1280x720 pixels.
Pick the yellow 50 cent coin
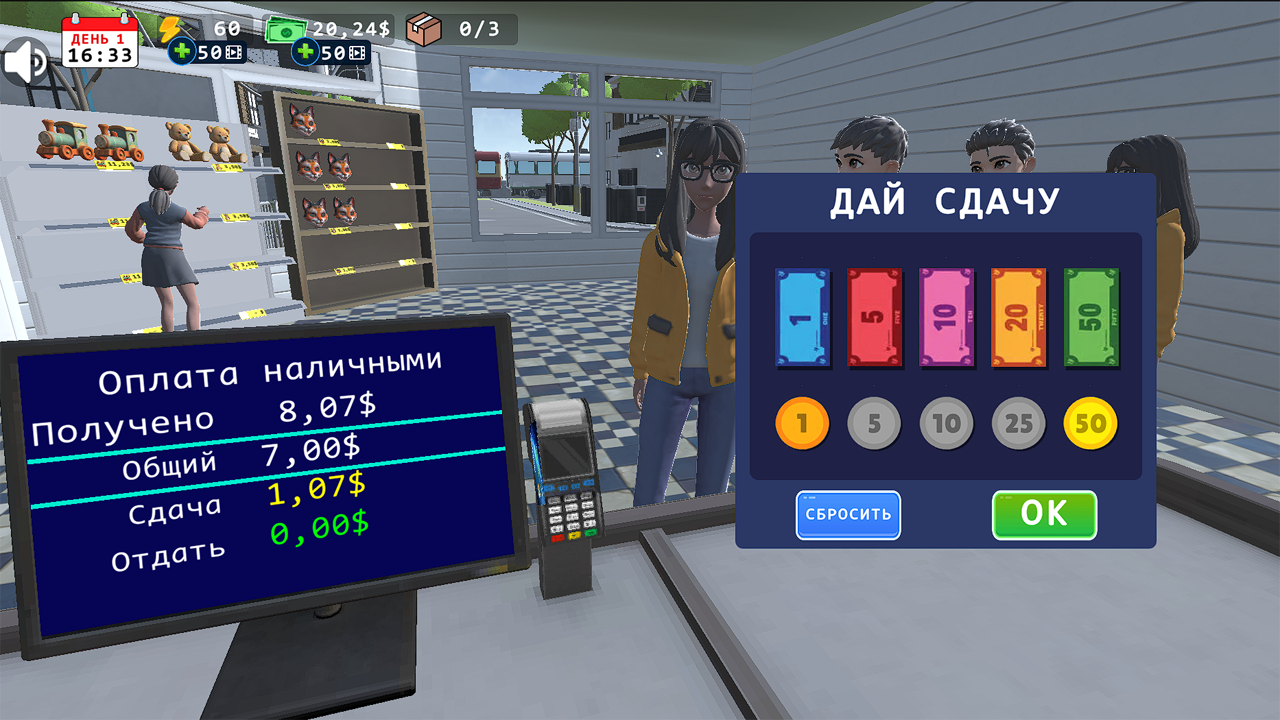[1089, 422]
